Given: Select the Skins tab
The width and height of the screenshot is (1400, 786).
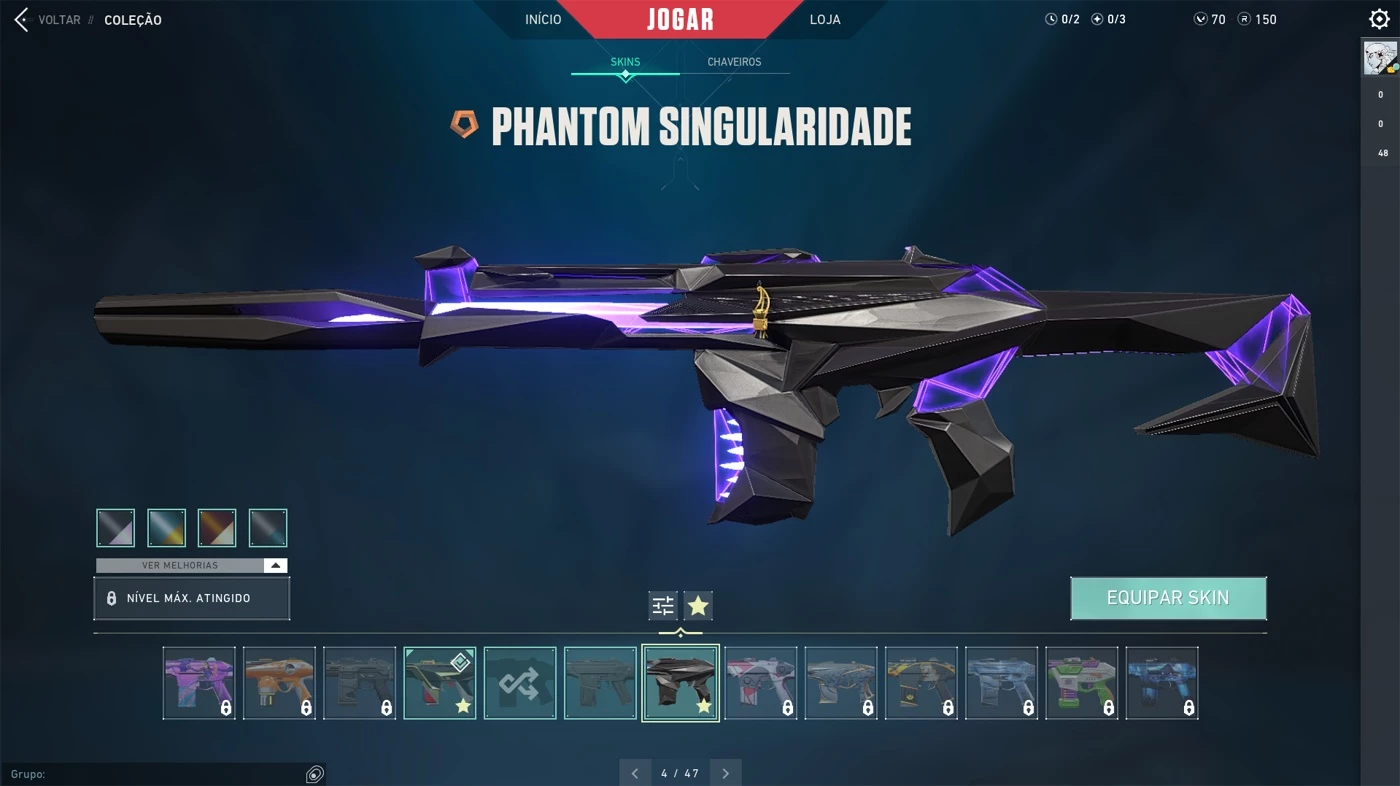Looking at the screenshot, I should pos(625,62).
